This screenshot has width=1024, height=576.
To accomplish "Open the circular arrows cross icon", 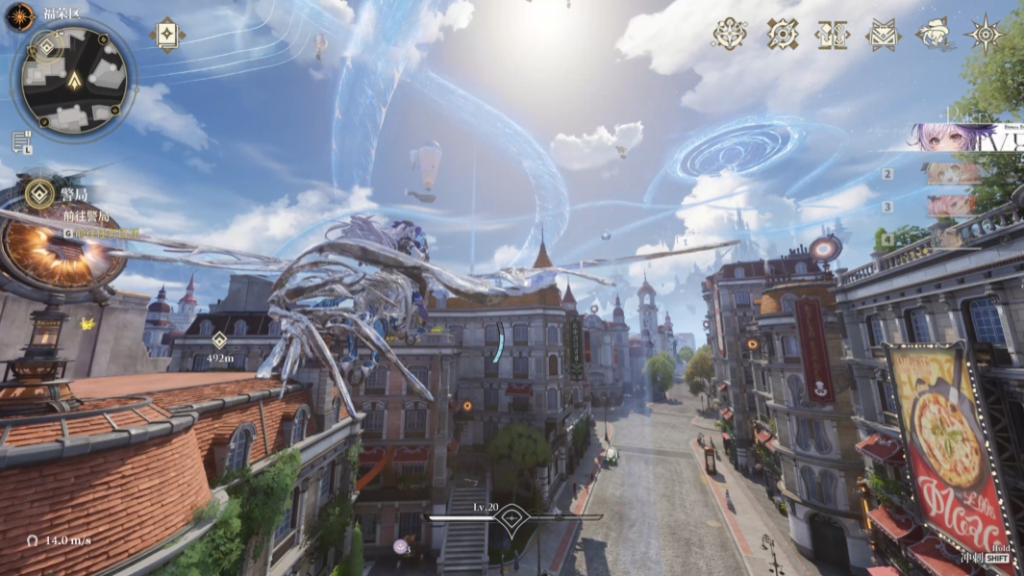I will pos(782,33).
